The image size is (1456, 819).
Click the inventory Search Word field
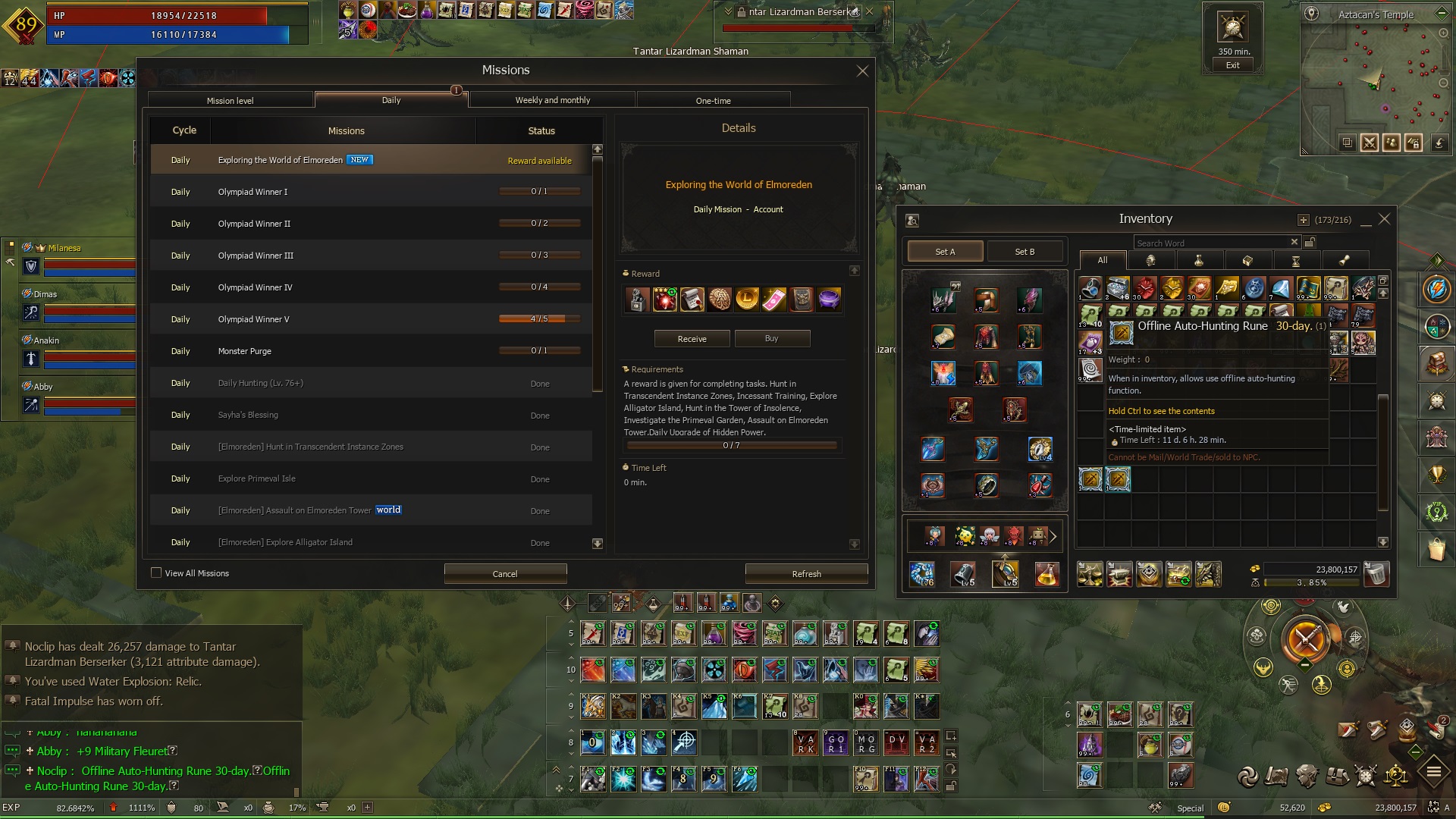pos(1210,243)
